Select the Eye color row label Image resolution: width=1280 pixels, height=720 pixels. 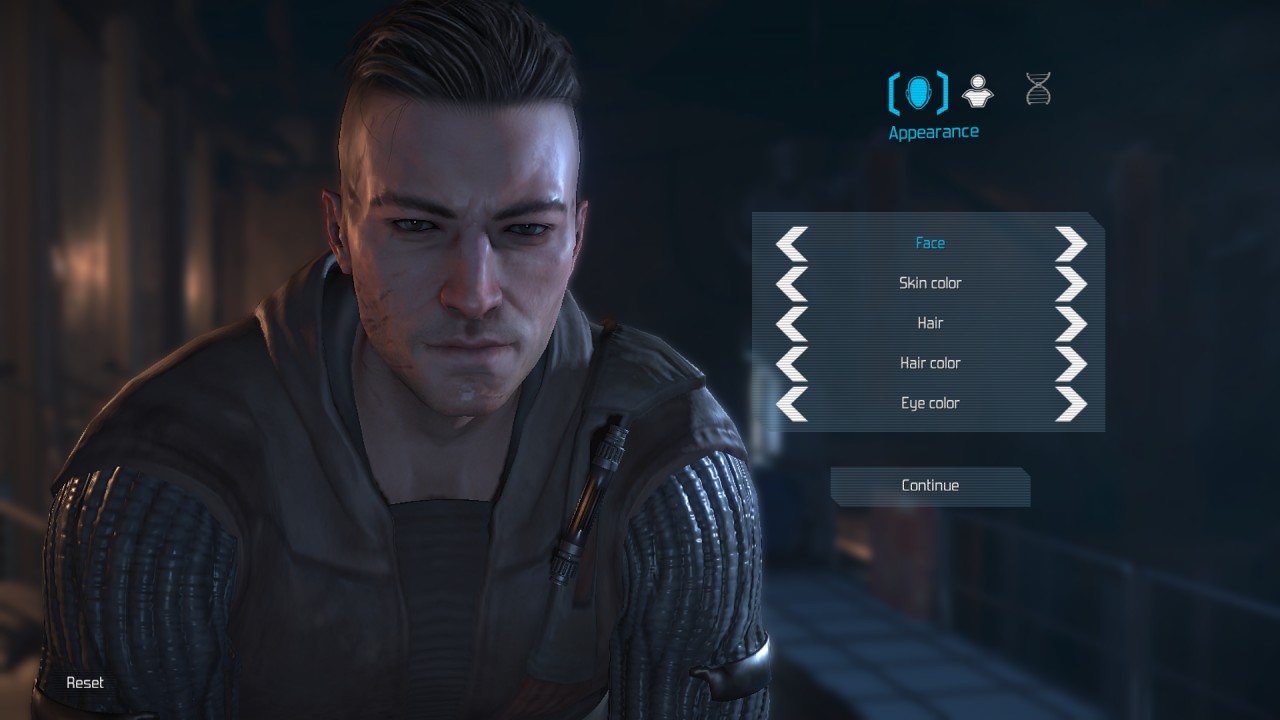tap(930, 403)
